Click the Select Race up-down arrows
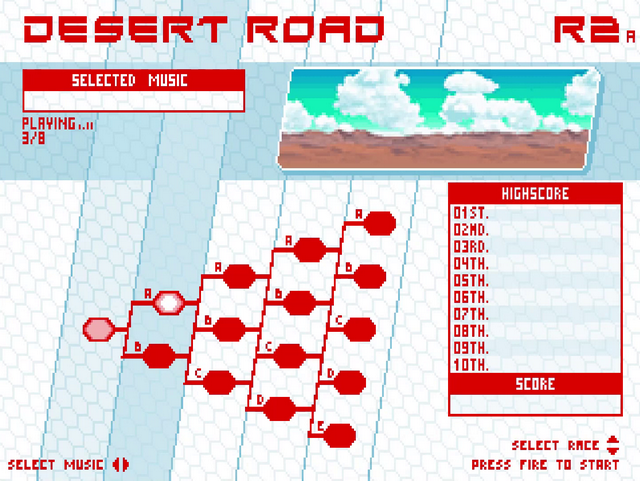 613,445
